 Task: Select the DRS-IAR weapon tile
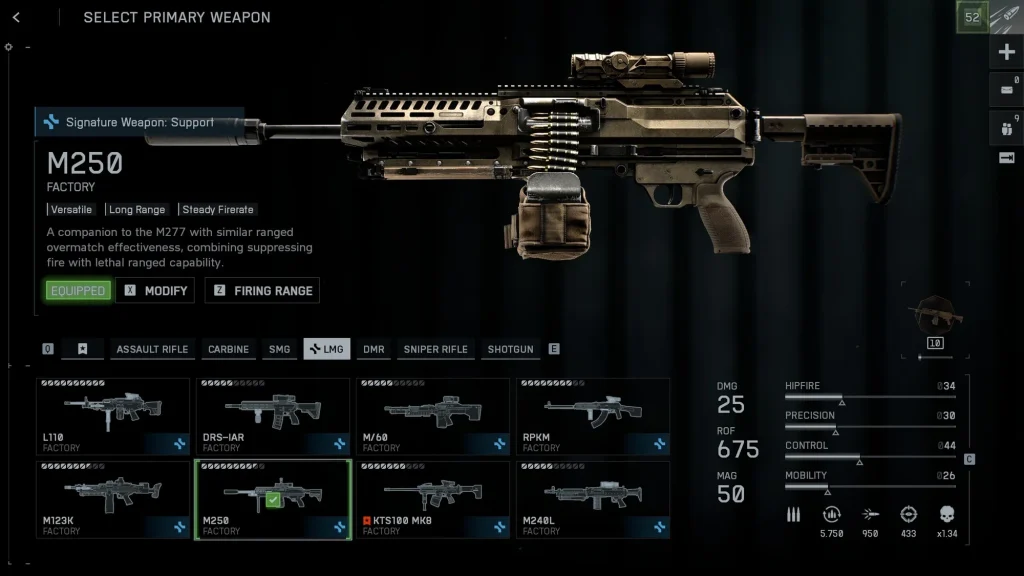point(273,416)
